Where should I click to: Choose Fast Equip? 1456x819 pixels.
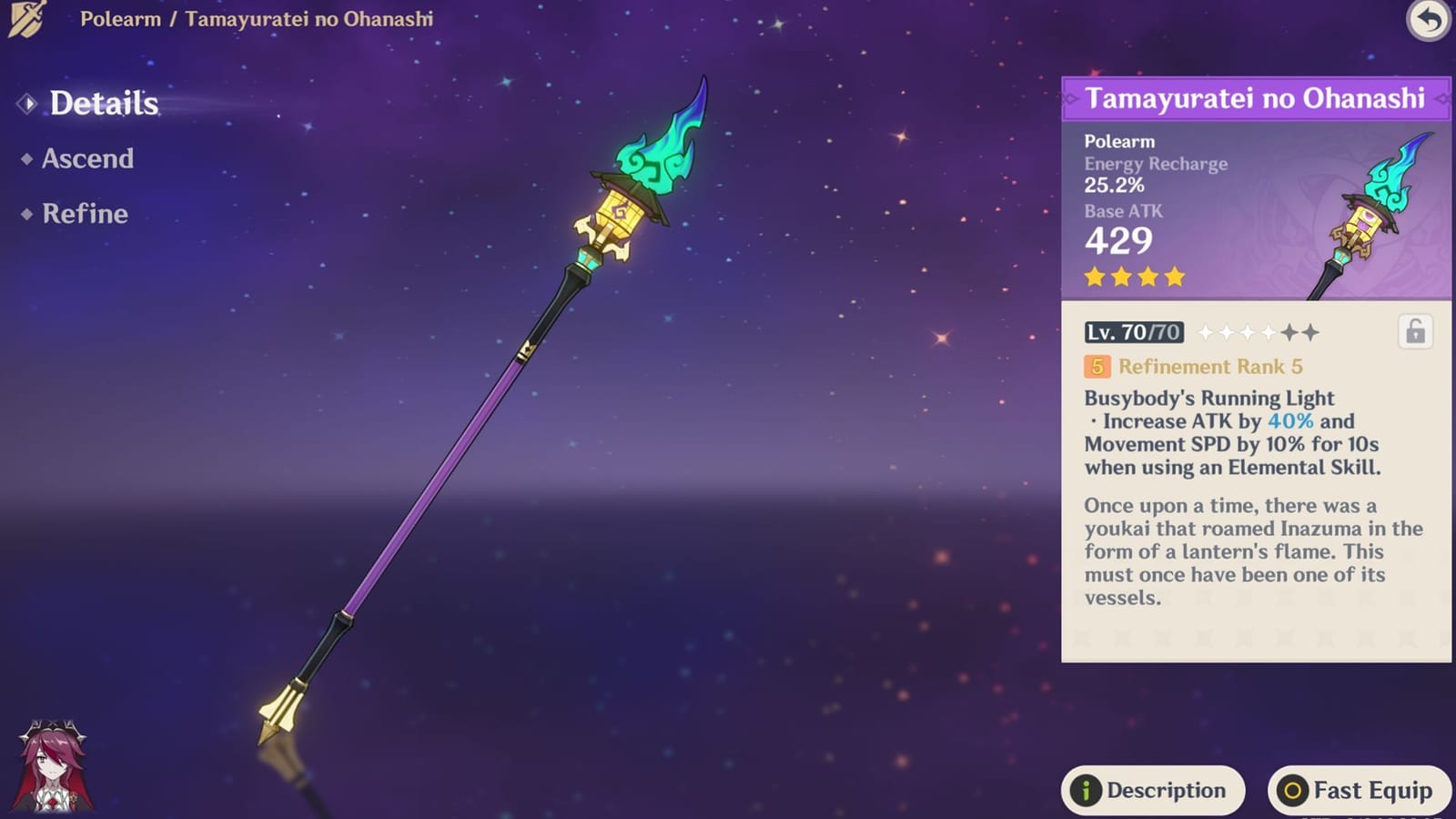(x=1359, y=790)
